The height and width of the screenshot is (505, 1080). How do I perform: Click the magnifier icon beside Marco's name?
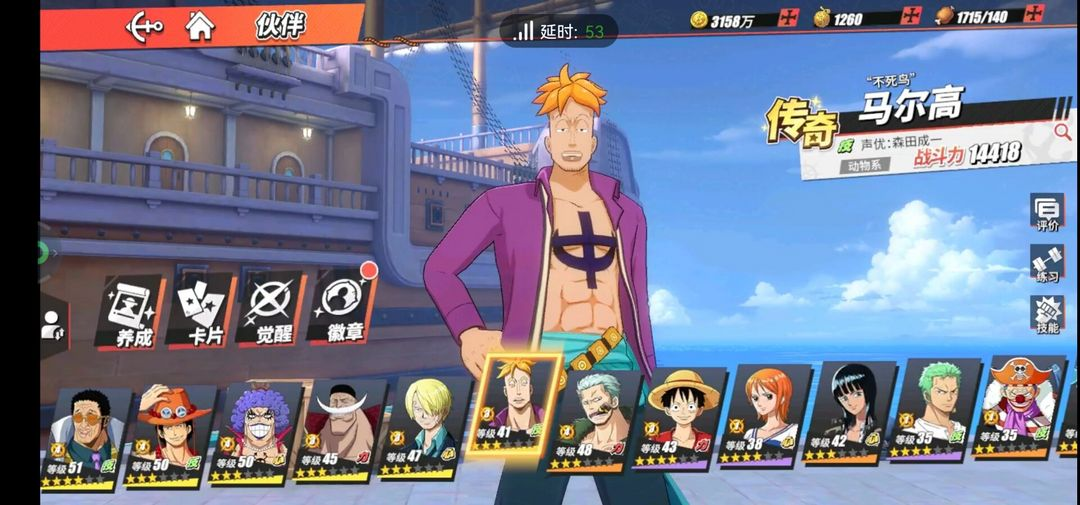pos(1062,130)
